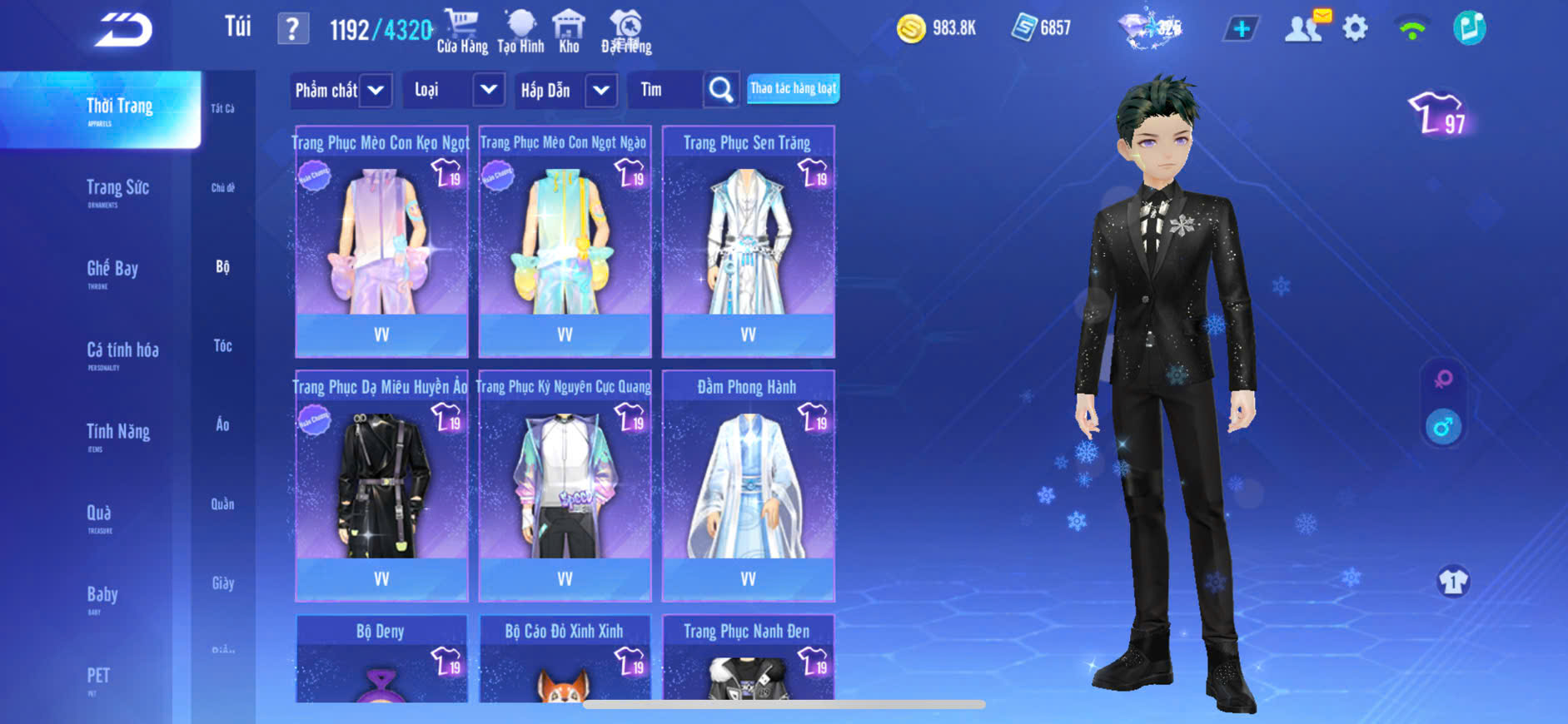The width and height of the screenshot is (1568, 724).
Task: Select the Tóc hair subcategory
Action: click(222, 346)
